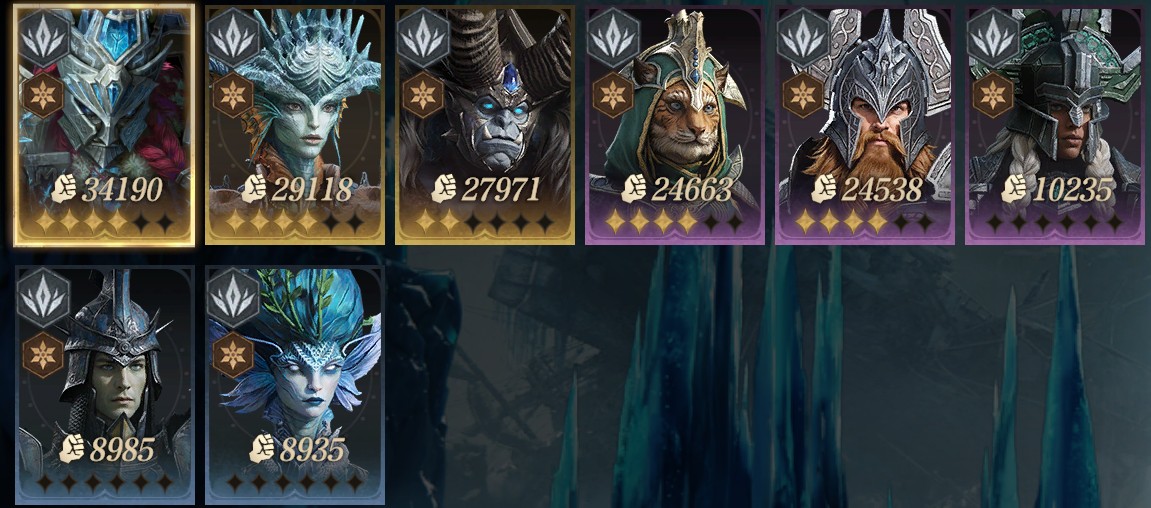Choose the red-bearded dwarf hero with 24538 power
The height and width of the screenshot is (508, 1151).
pyautogui.click(x=864, y=125)
